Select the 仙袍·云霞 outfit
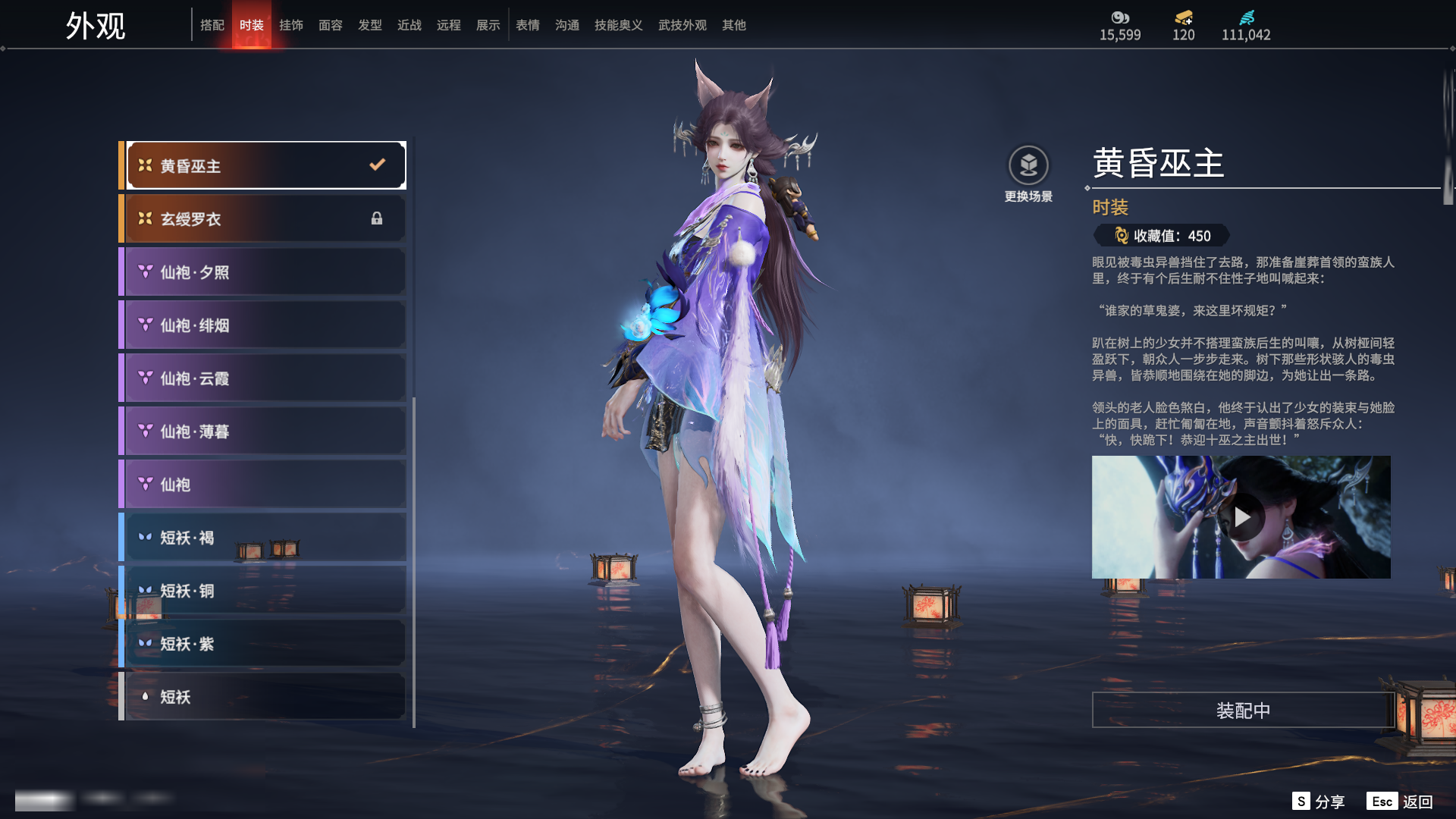This screenshot has height=819, width=1456. click(x=265, y=378)
